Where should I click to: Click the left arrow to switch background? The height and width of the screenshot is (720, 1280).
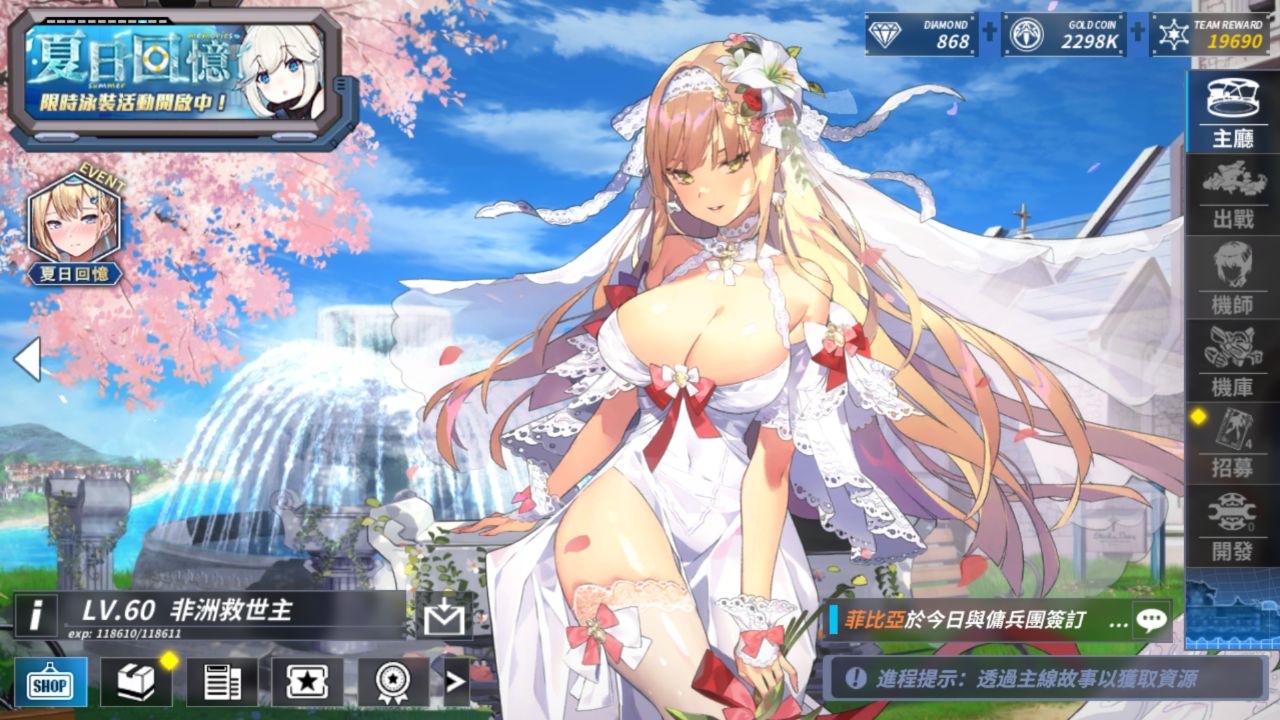27,359
